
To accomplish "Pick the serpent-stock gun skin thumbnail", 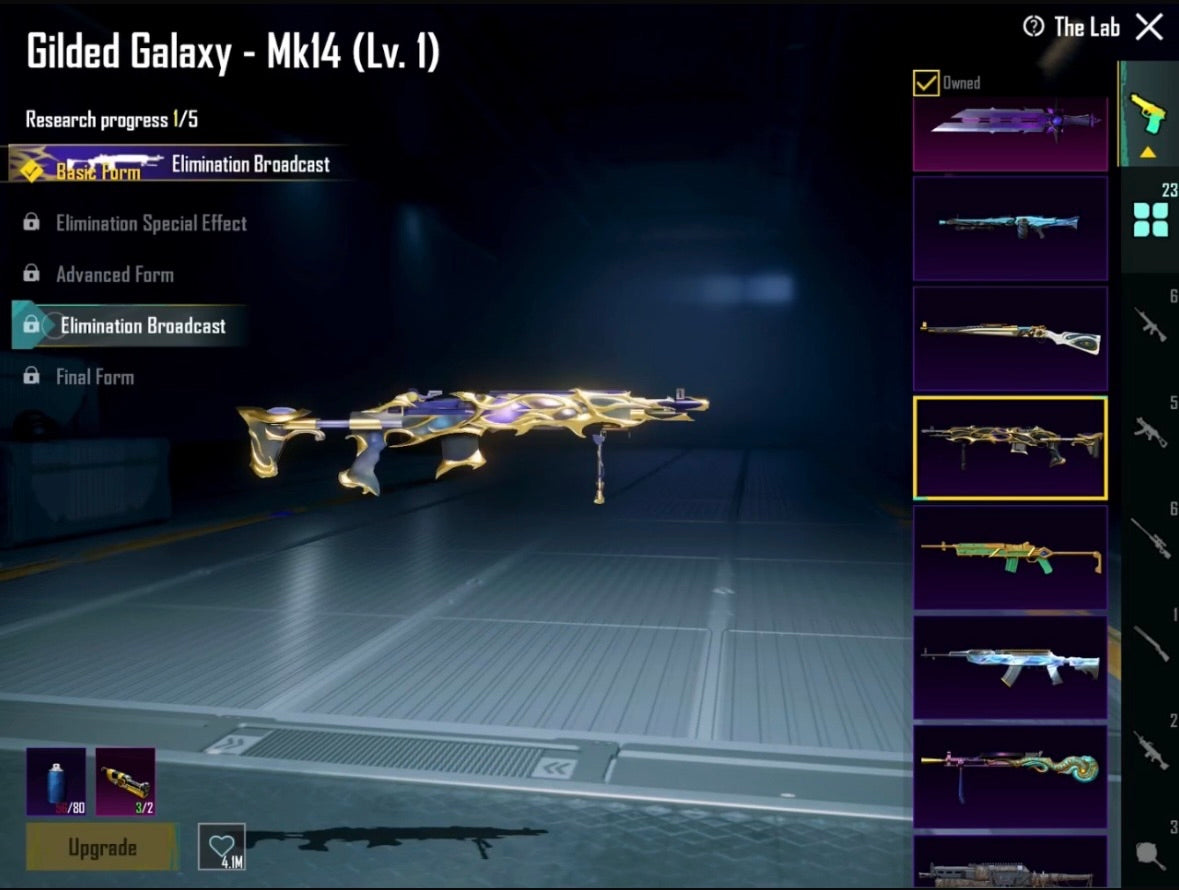I will click(1010, 776).
